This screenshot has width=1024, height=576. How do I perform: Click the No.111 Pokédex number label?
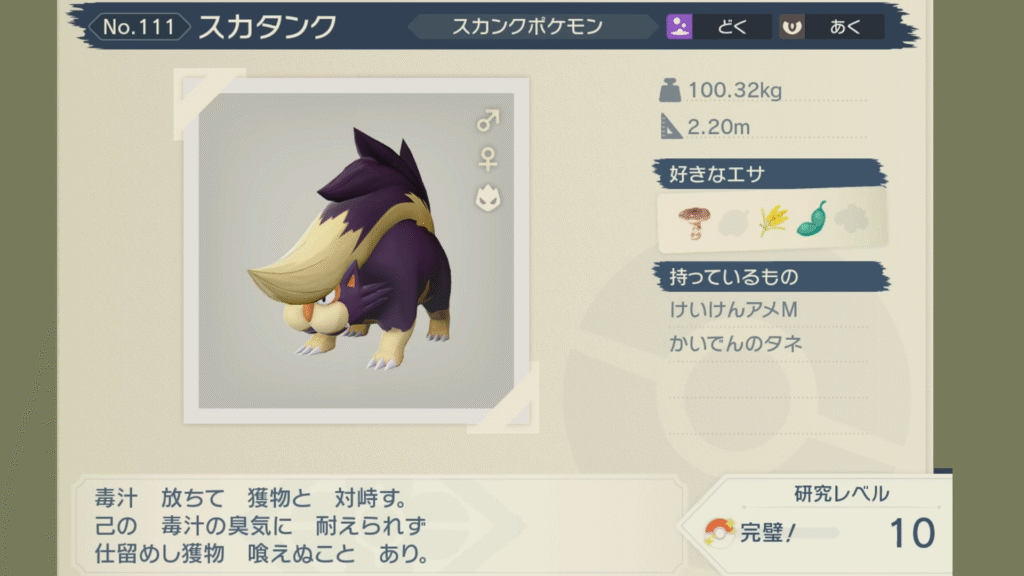[x=139, y=27]
